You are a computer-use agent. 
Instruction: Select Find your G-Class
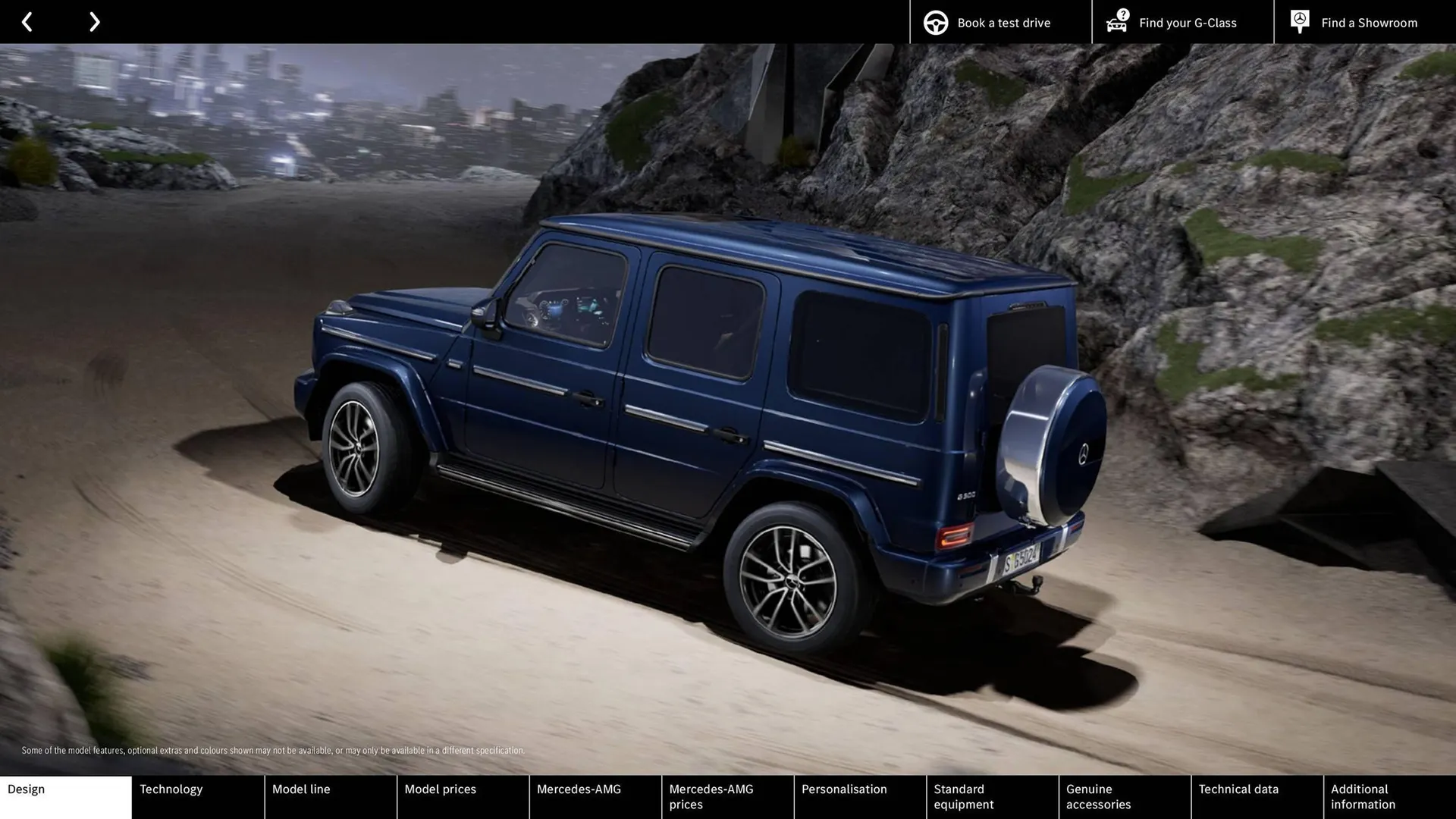pyautogui.click(x=1187, y=23)
